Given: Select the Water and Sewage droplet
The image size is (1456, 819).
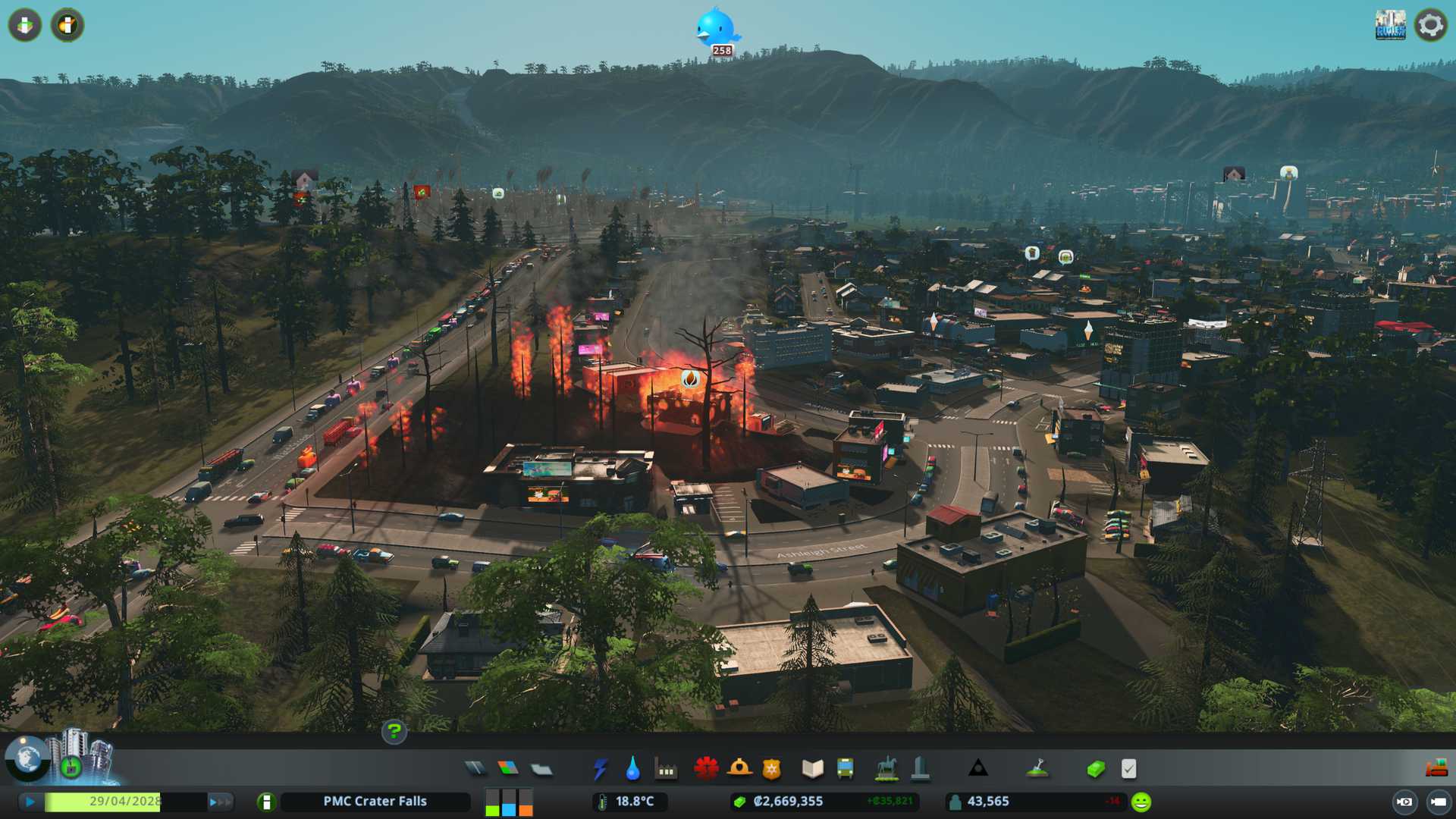Looking at the screenshot, I should (632, 769).
